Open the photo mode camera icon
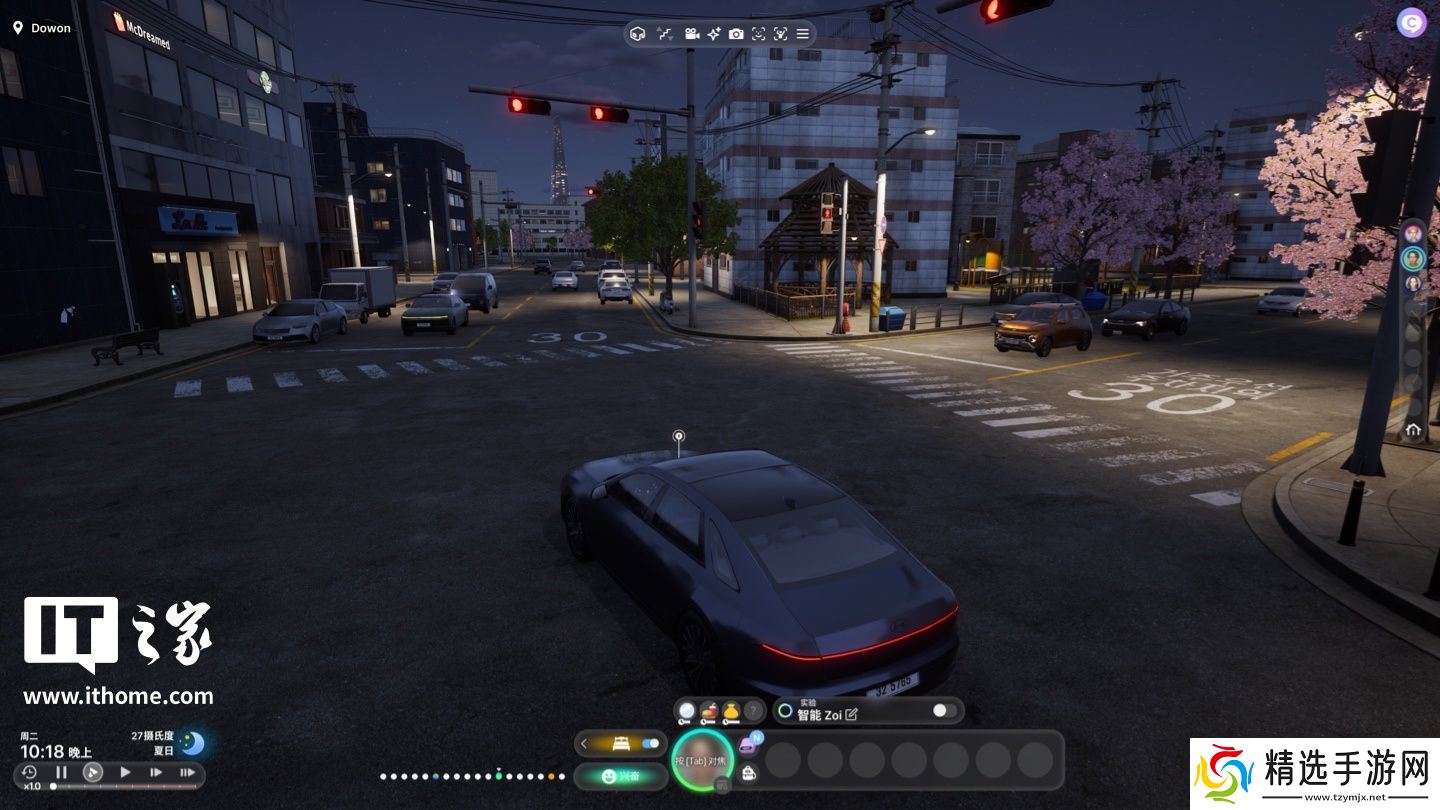1440x810 pixels. [736, 34]
